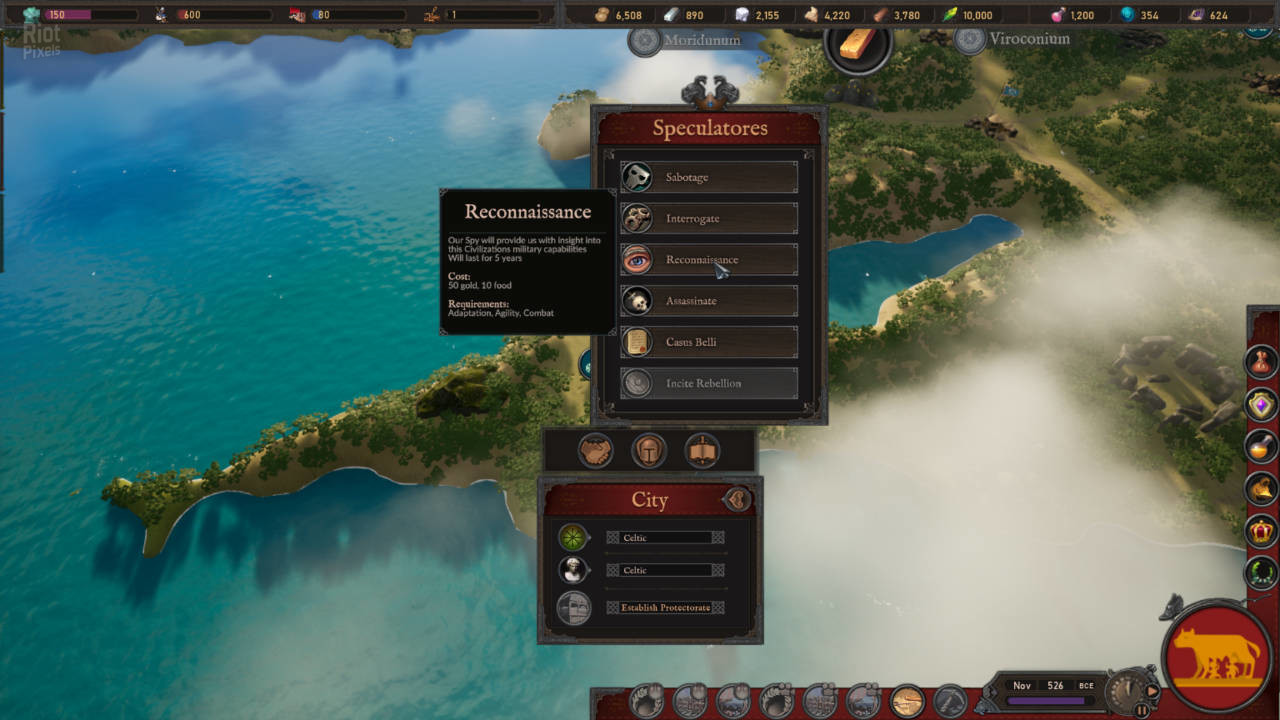The image size is (1280, 720).
Task: Click the green wheel culture icon
Action: [x=573, y=537]
